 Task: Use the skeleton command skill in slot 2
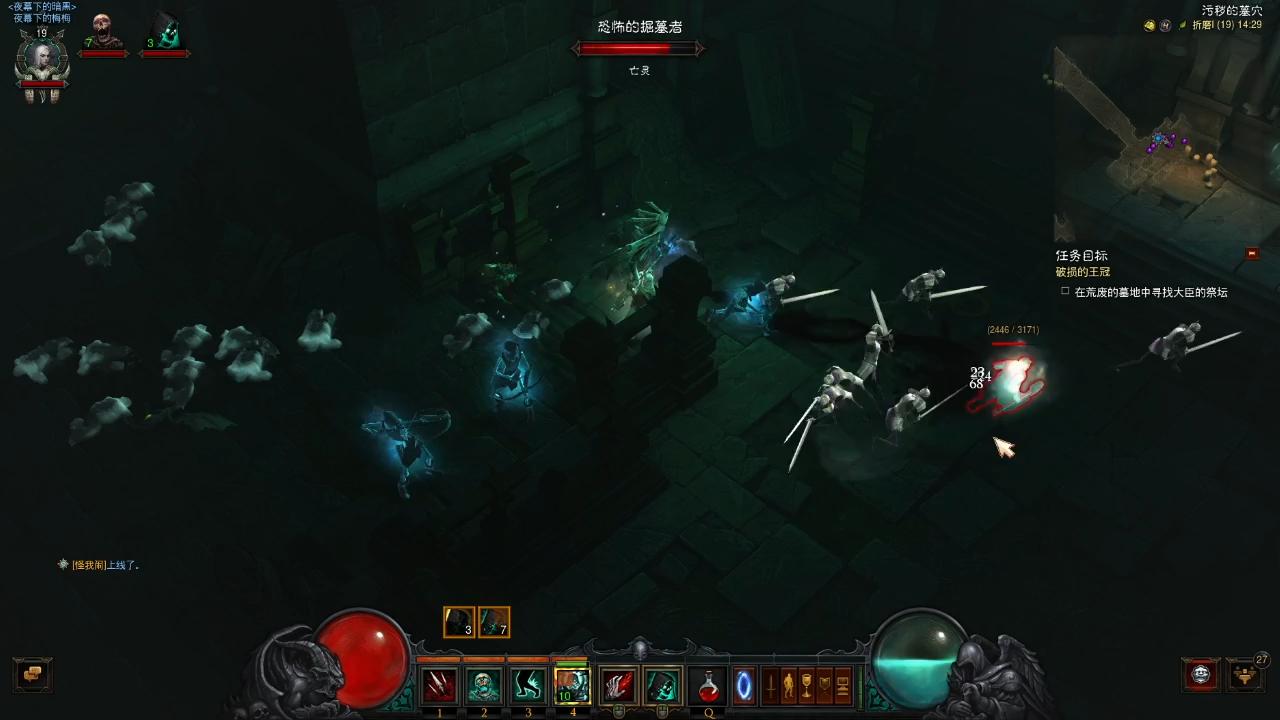pyautogui.click(x=484, y=686)
